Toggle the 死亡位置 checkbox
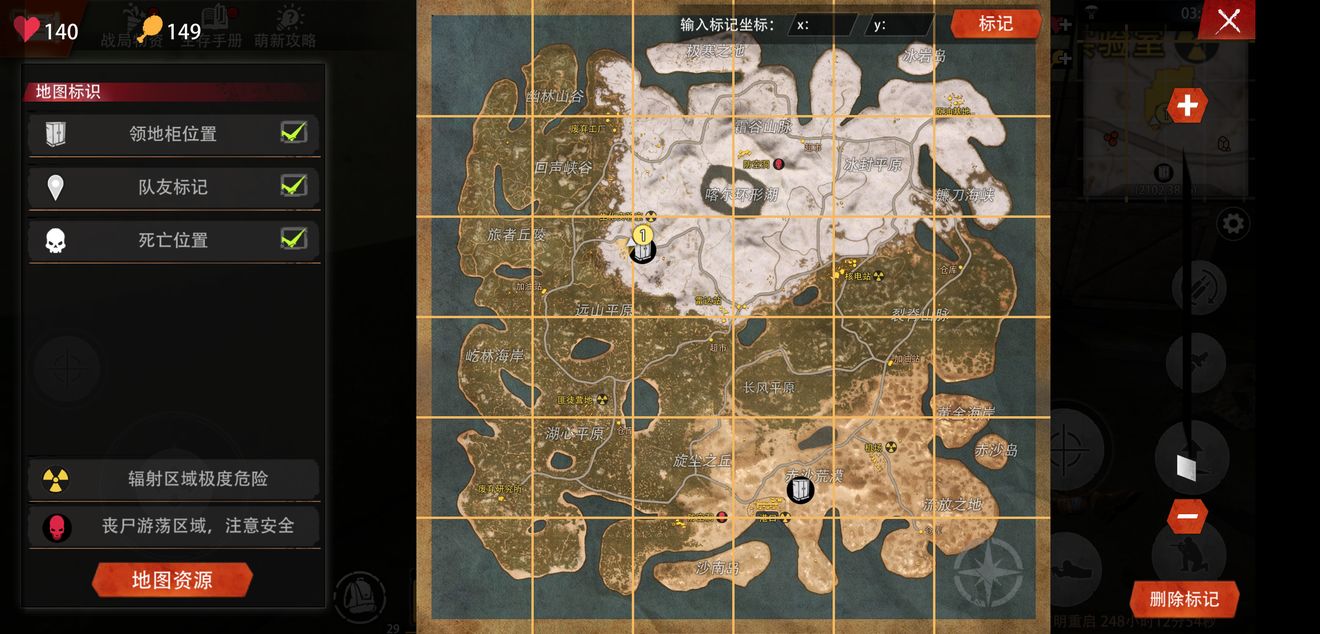The height and width of the screenshot is (634, 1320). click(293, 238)
